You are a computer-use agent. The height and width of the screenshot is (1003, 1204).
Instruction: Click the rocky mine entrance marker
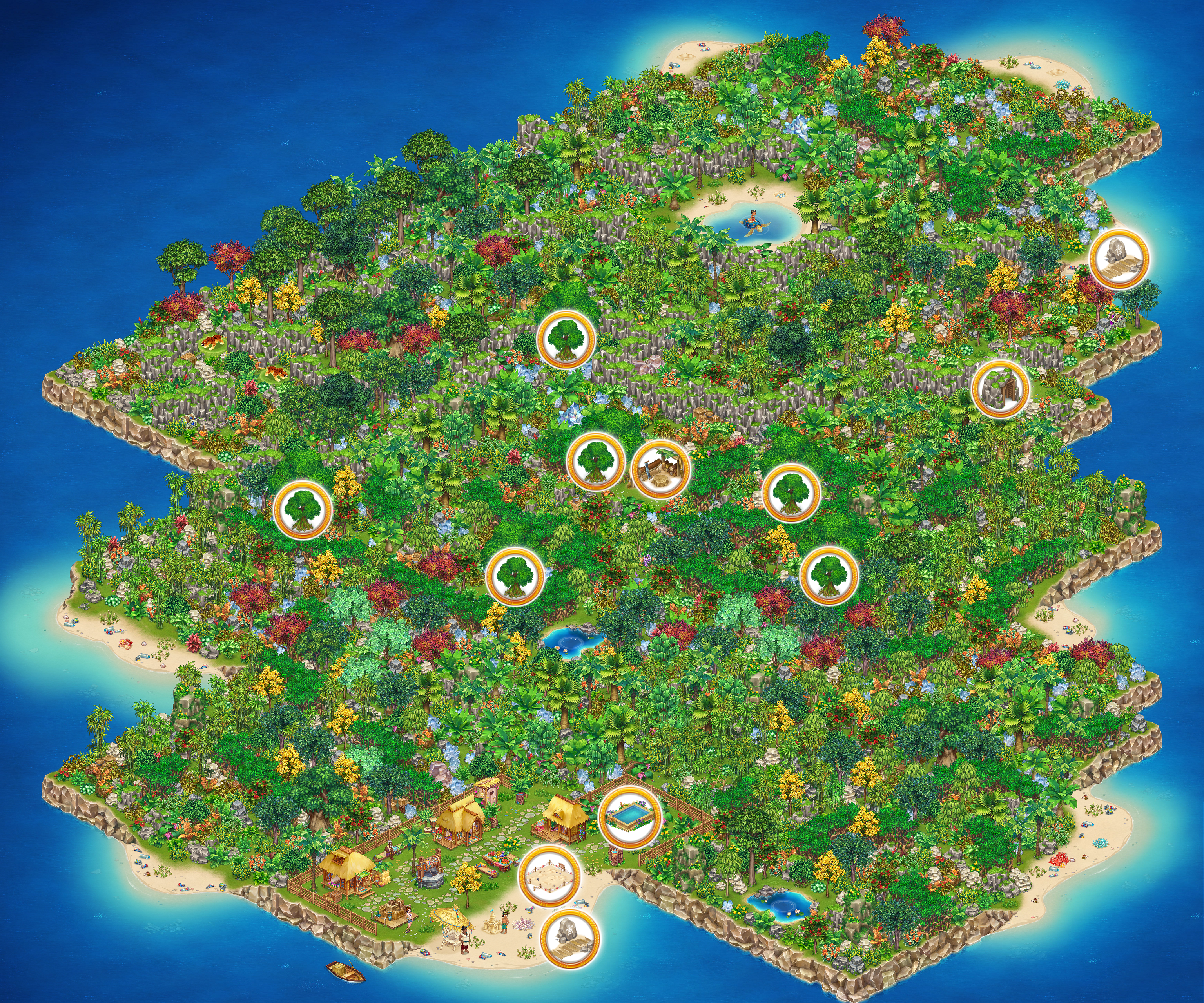point(1000,389)
